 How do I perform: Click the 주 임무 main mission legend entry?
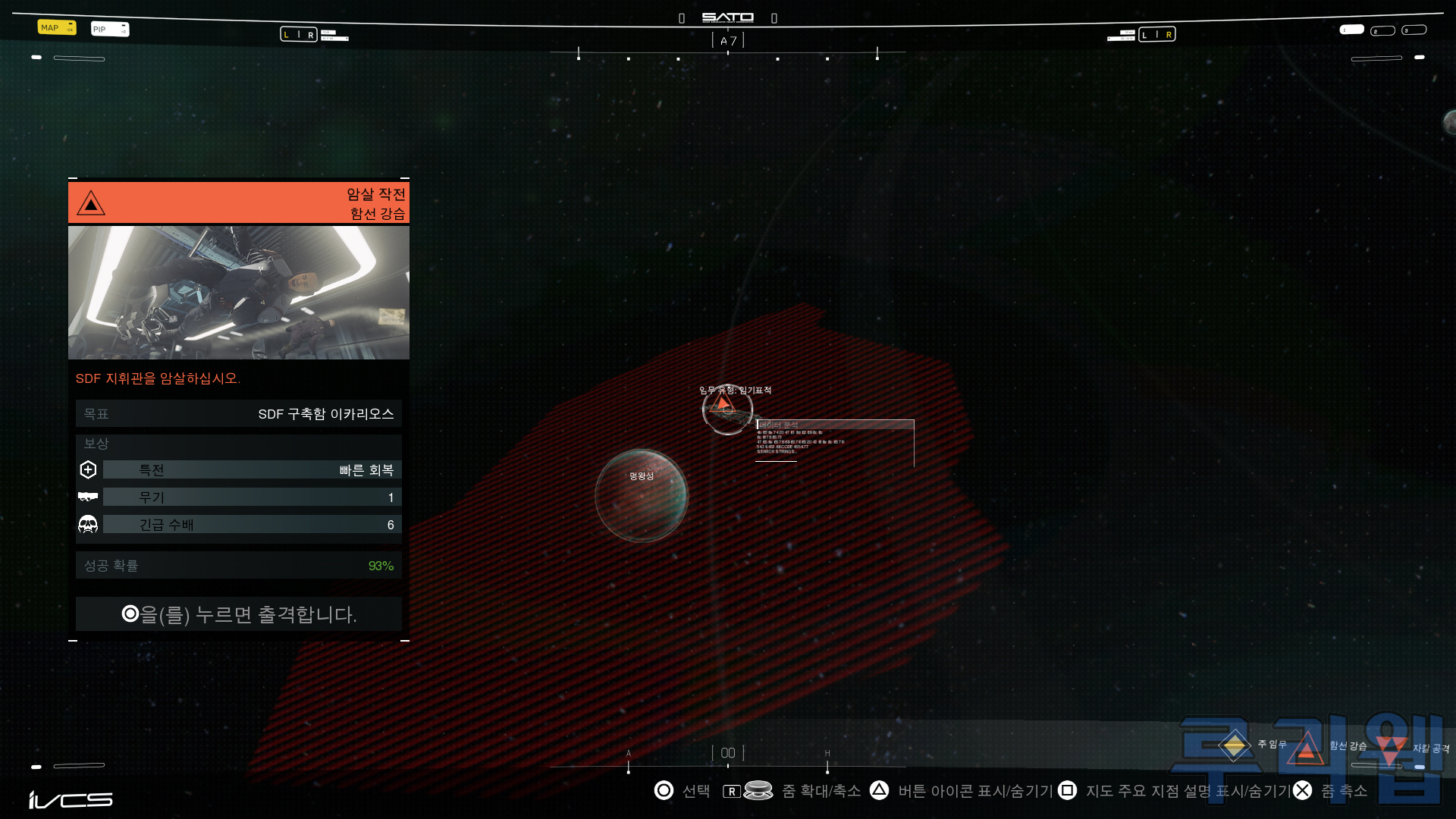tap(1235, 745)
